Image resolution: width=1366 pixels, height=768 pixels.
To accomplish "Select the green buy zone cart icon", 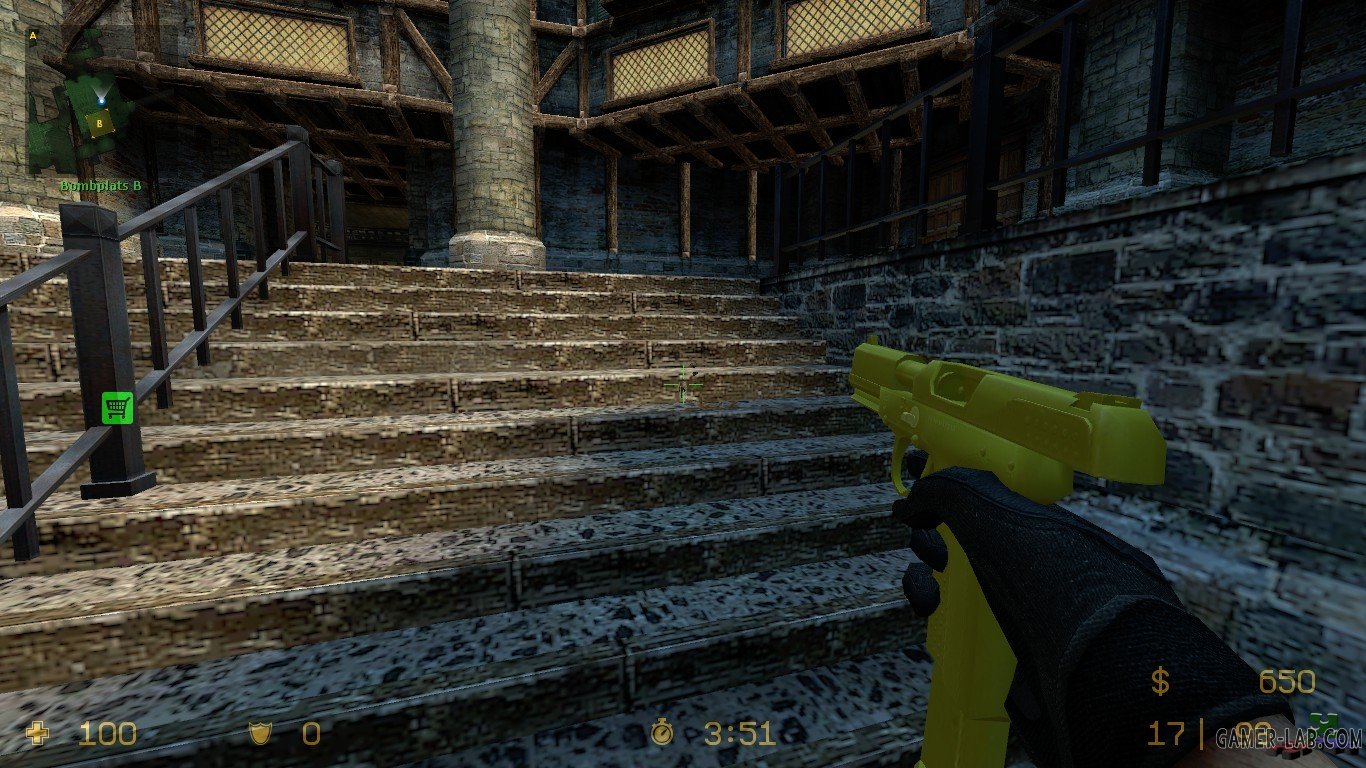I will (118, 407).
